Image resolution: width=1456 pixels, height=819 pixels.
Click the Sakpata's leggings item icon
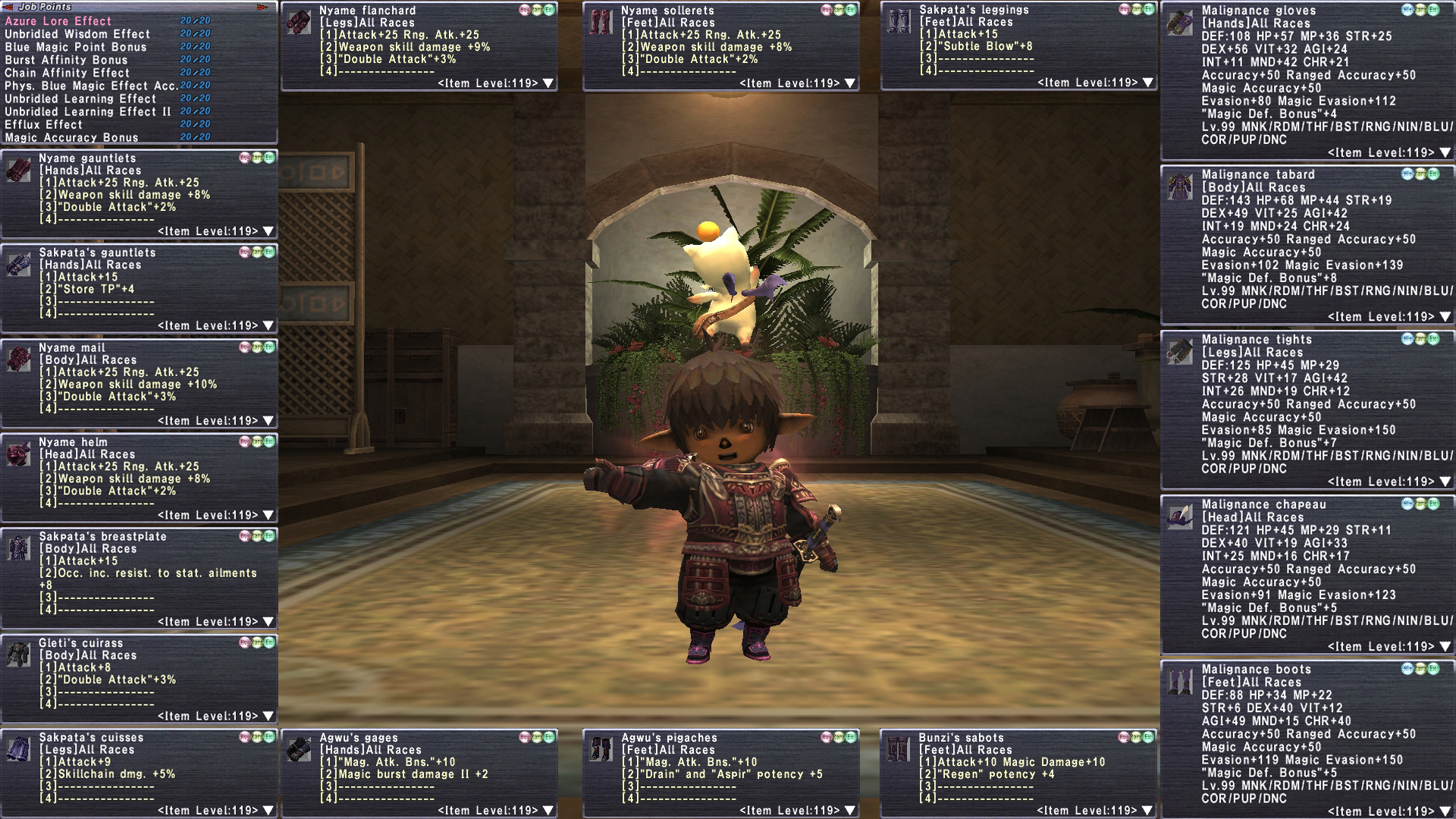pyautogui.click(x=899, y=21)
